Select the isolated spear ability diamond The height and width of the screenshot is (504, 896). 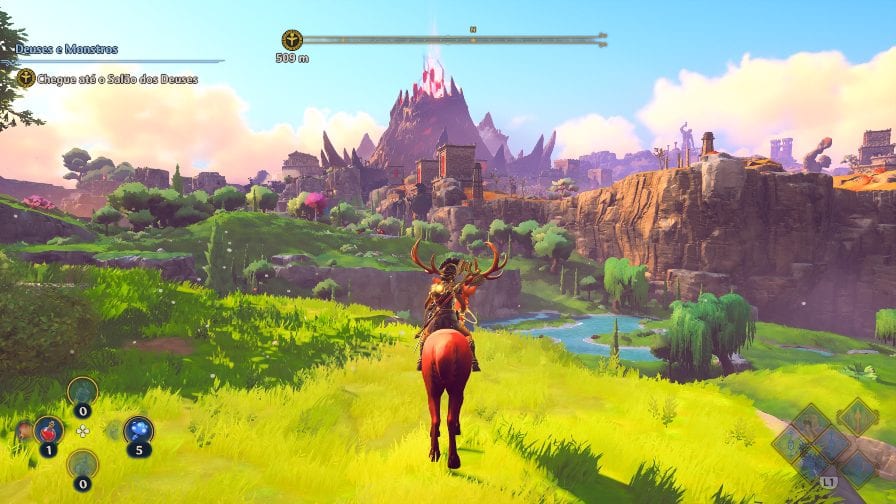click(857, 417)
